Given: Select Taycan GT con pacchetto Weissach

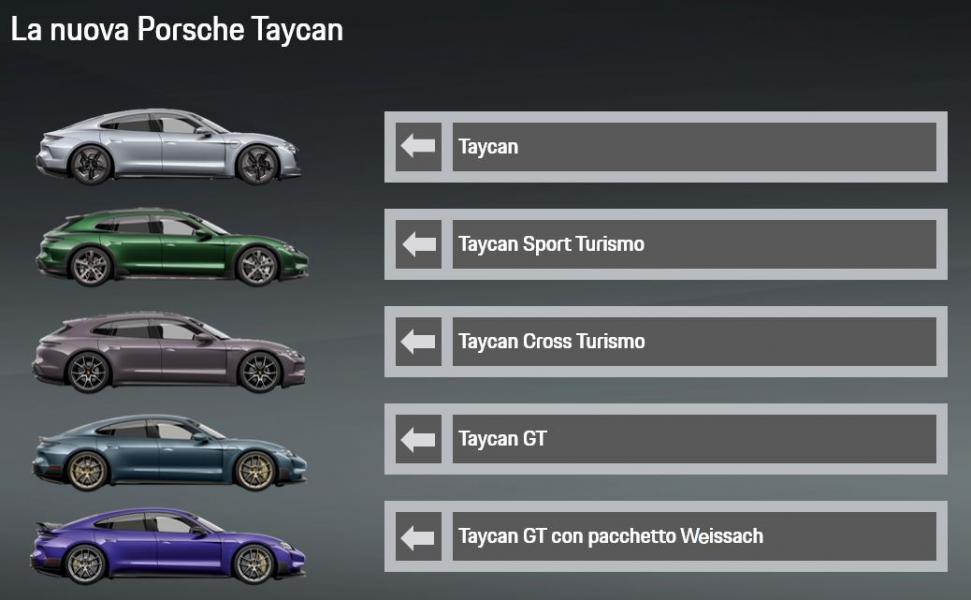Looking at the screenshot, I should (665, 536).
